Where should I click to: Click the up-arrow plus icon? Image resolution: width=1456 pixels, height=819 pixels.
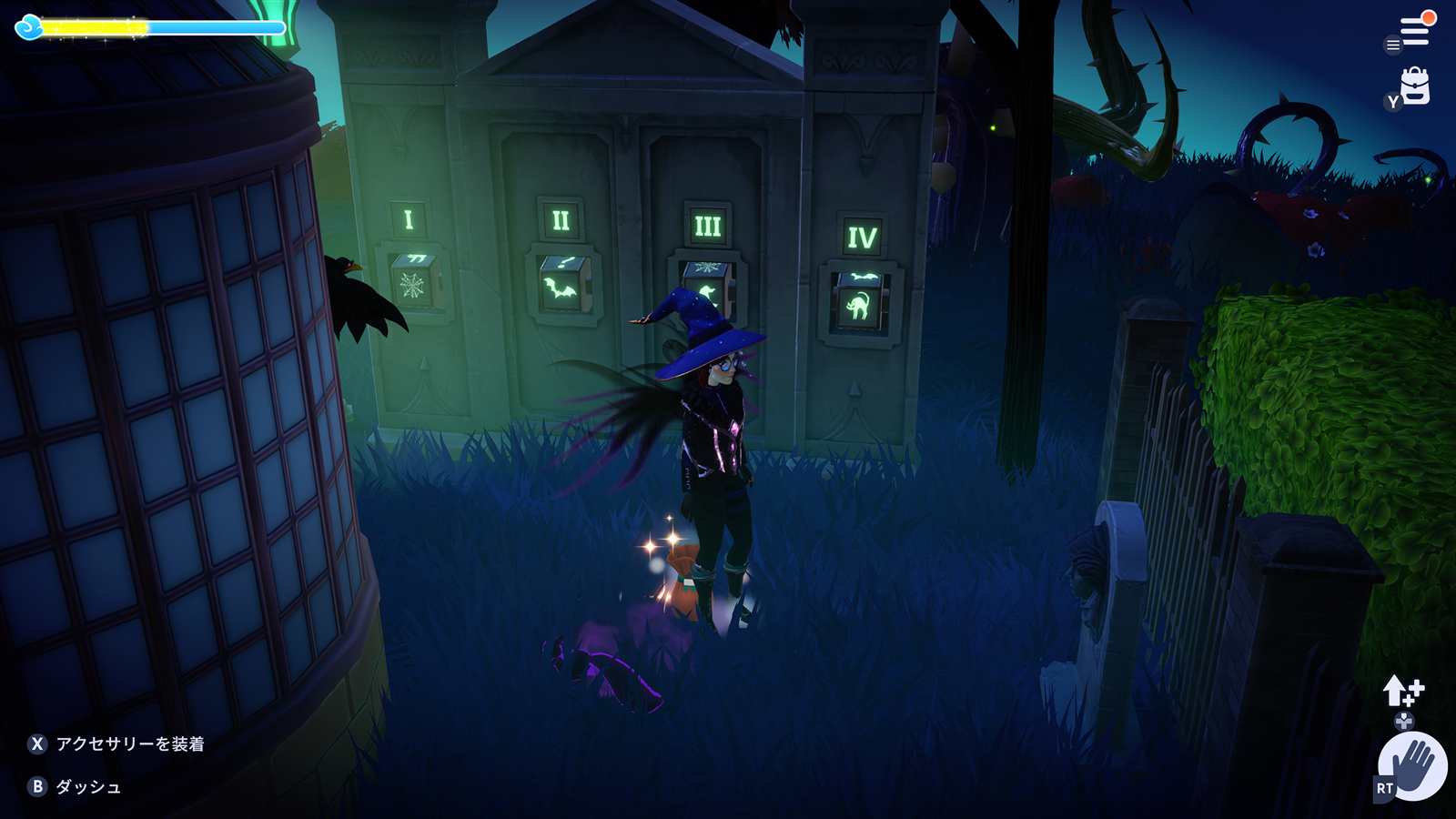[1402, 692]
